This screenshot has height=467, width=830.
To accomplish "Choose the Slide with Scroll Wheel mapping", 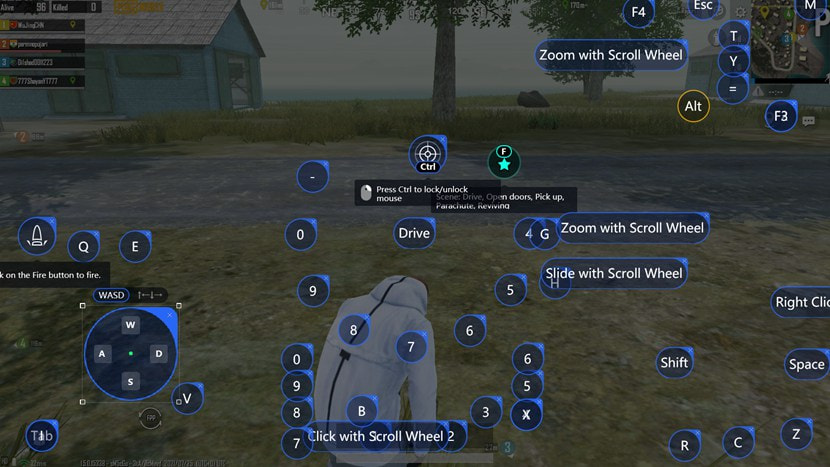I will (613, 273).
